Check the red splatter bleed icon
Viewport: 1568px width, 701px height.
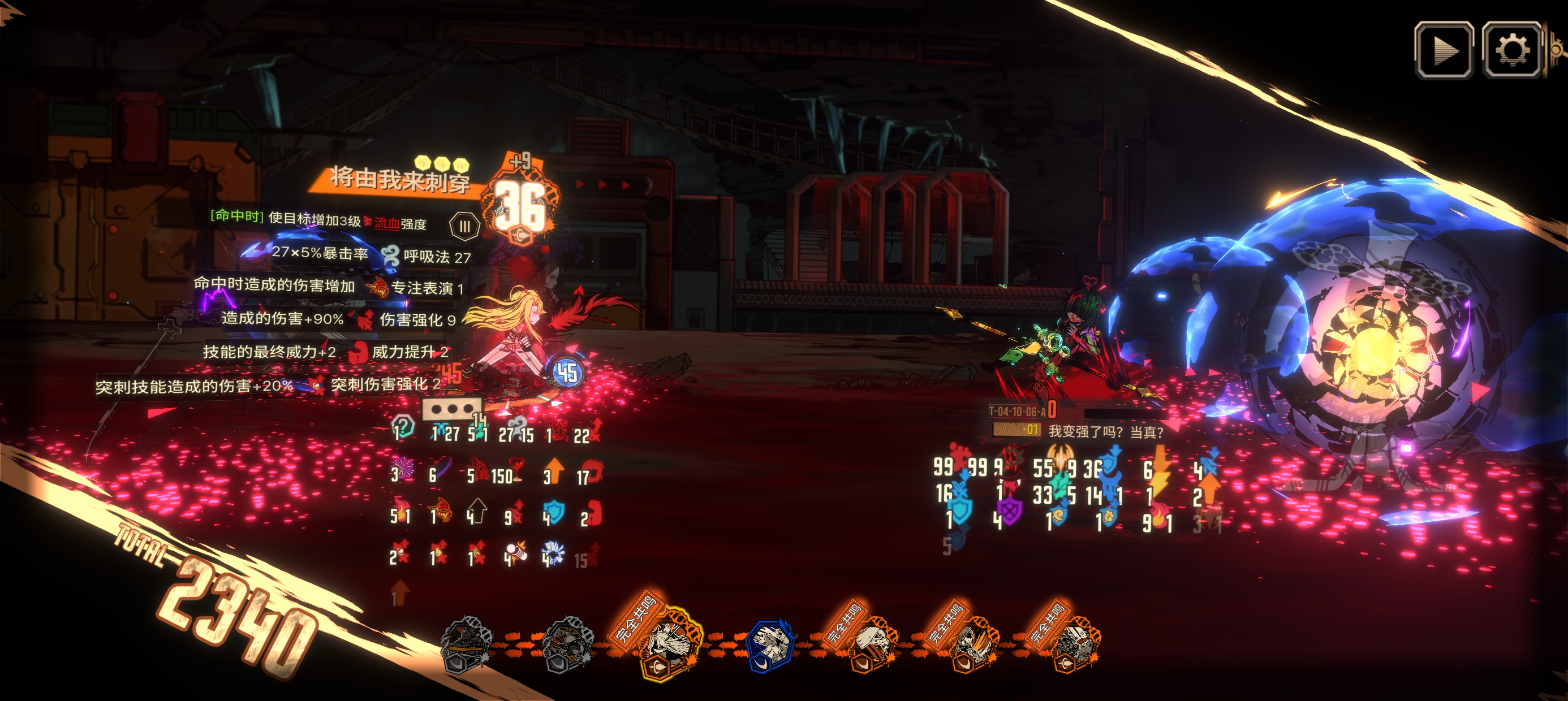[962, 457]
